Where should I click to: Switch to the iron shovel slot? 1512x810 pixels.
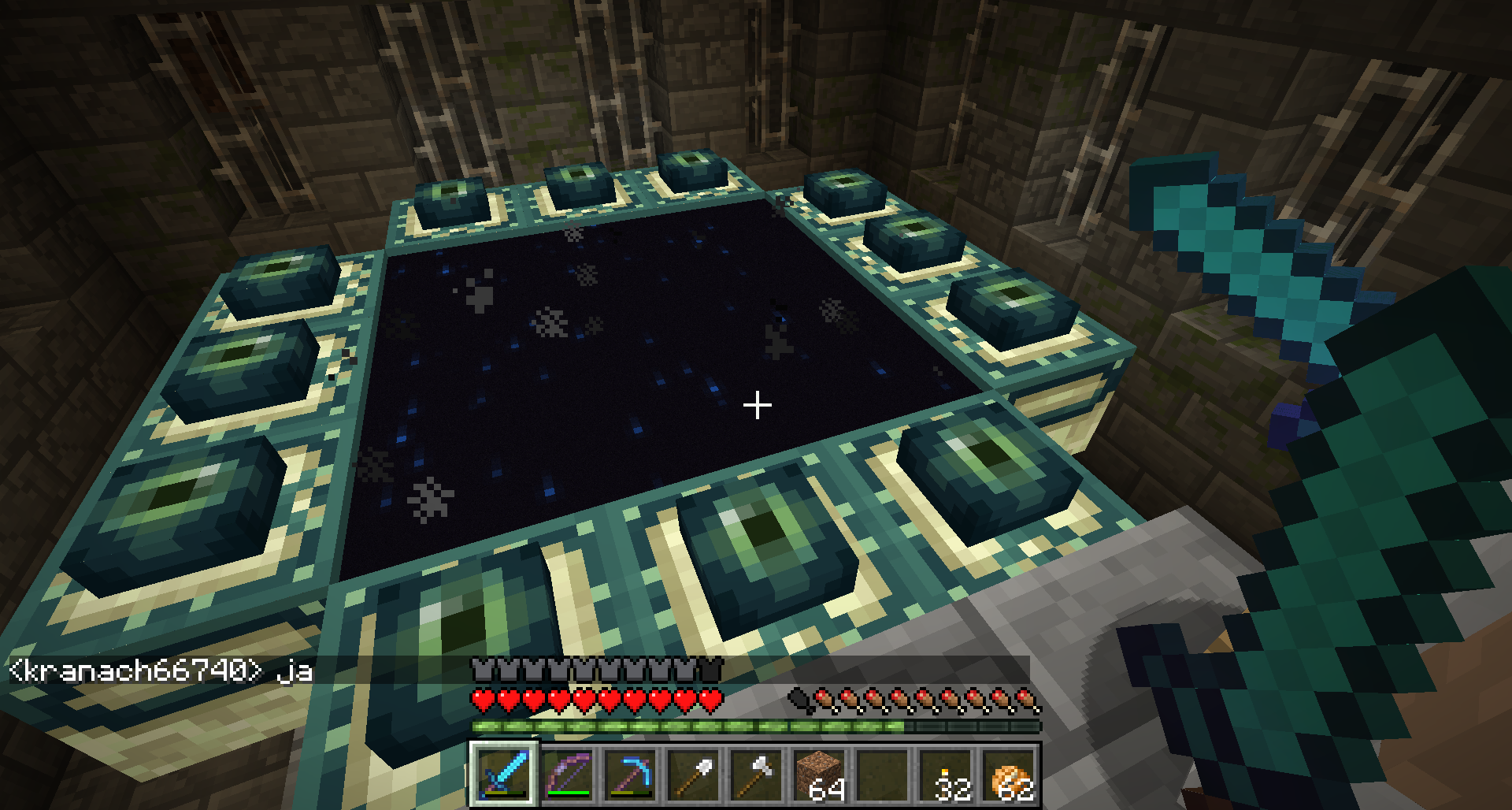693,774
